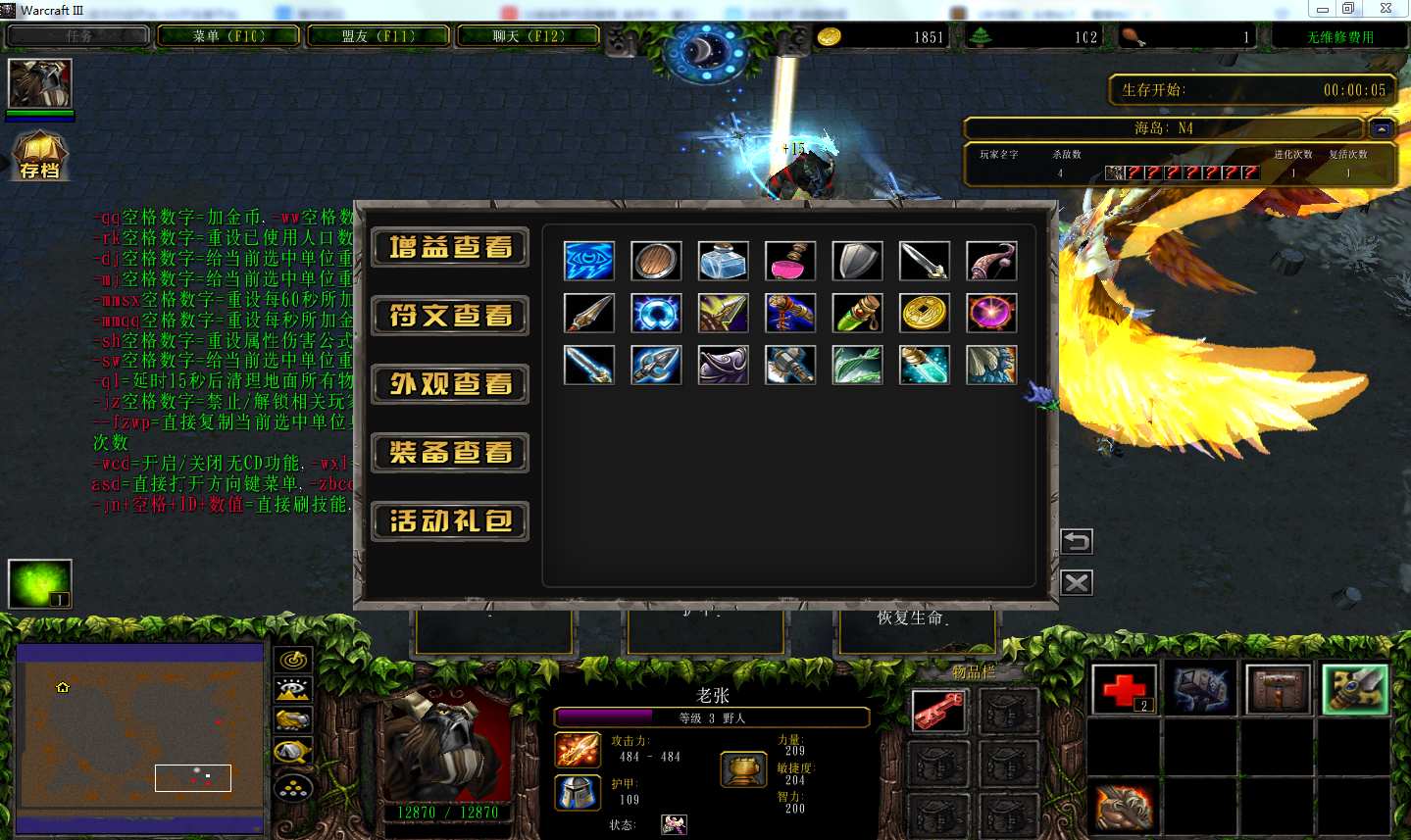The image size is (1411, 840).
Task: Click on the minimap
Action: click(x=140, y=737)
